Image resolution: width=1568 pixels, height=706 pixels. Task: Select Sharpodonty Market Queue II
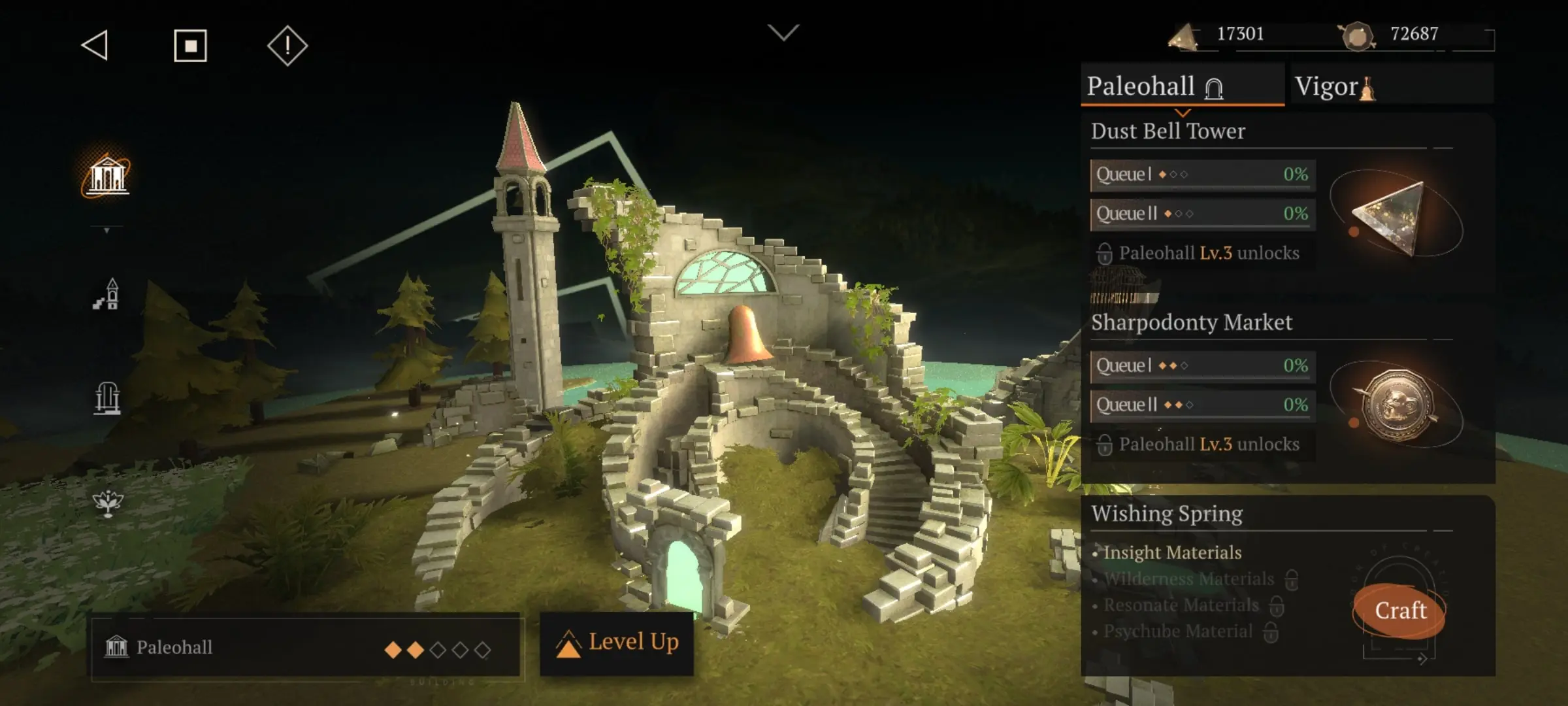coord(1202,405)
